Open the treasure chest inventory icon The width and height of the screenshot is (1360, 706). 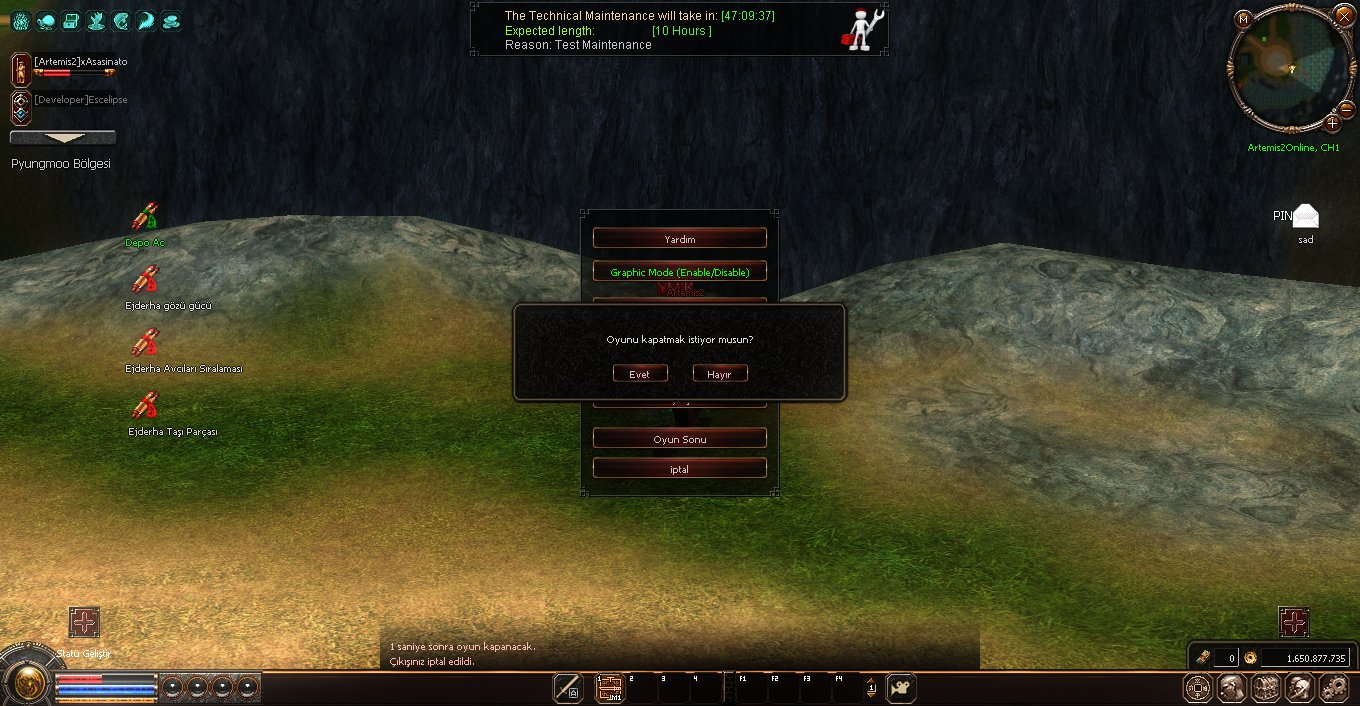click(x=1265, y=687)
